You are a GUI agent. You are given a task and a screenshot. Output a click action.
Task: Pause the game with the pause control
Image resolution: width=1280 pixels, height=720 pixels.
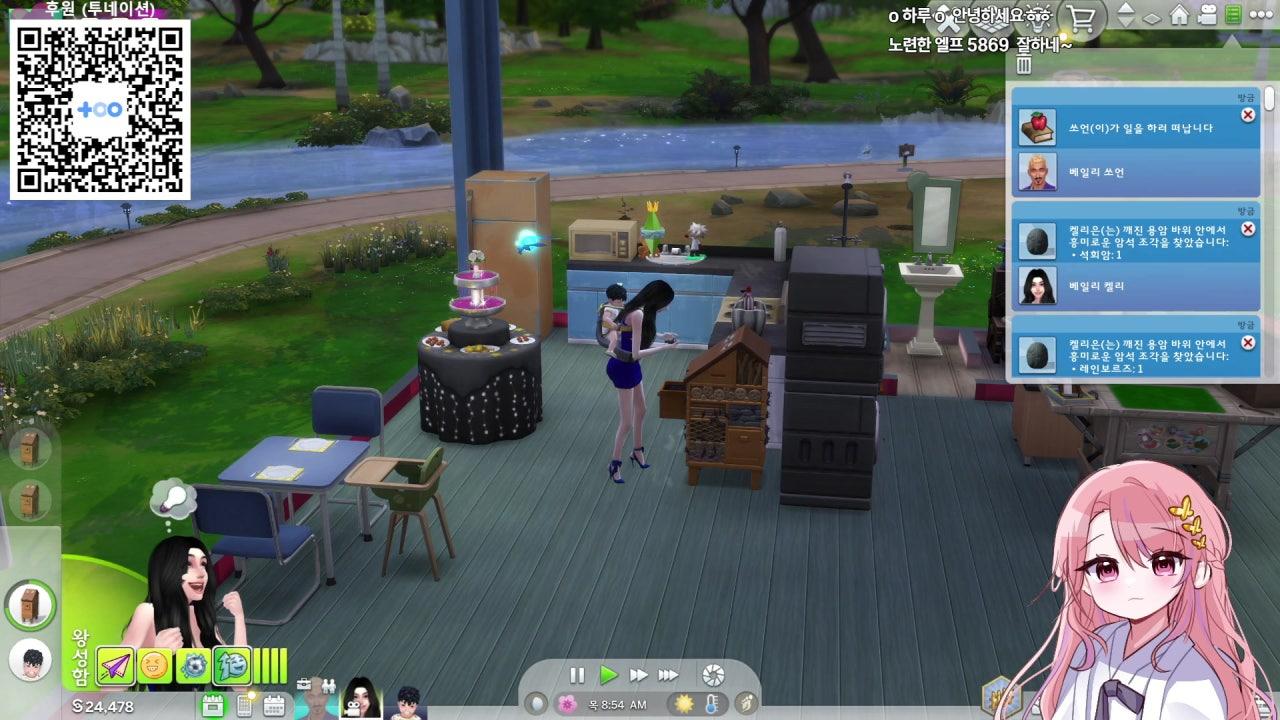click(x=578, y=674)
